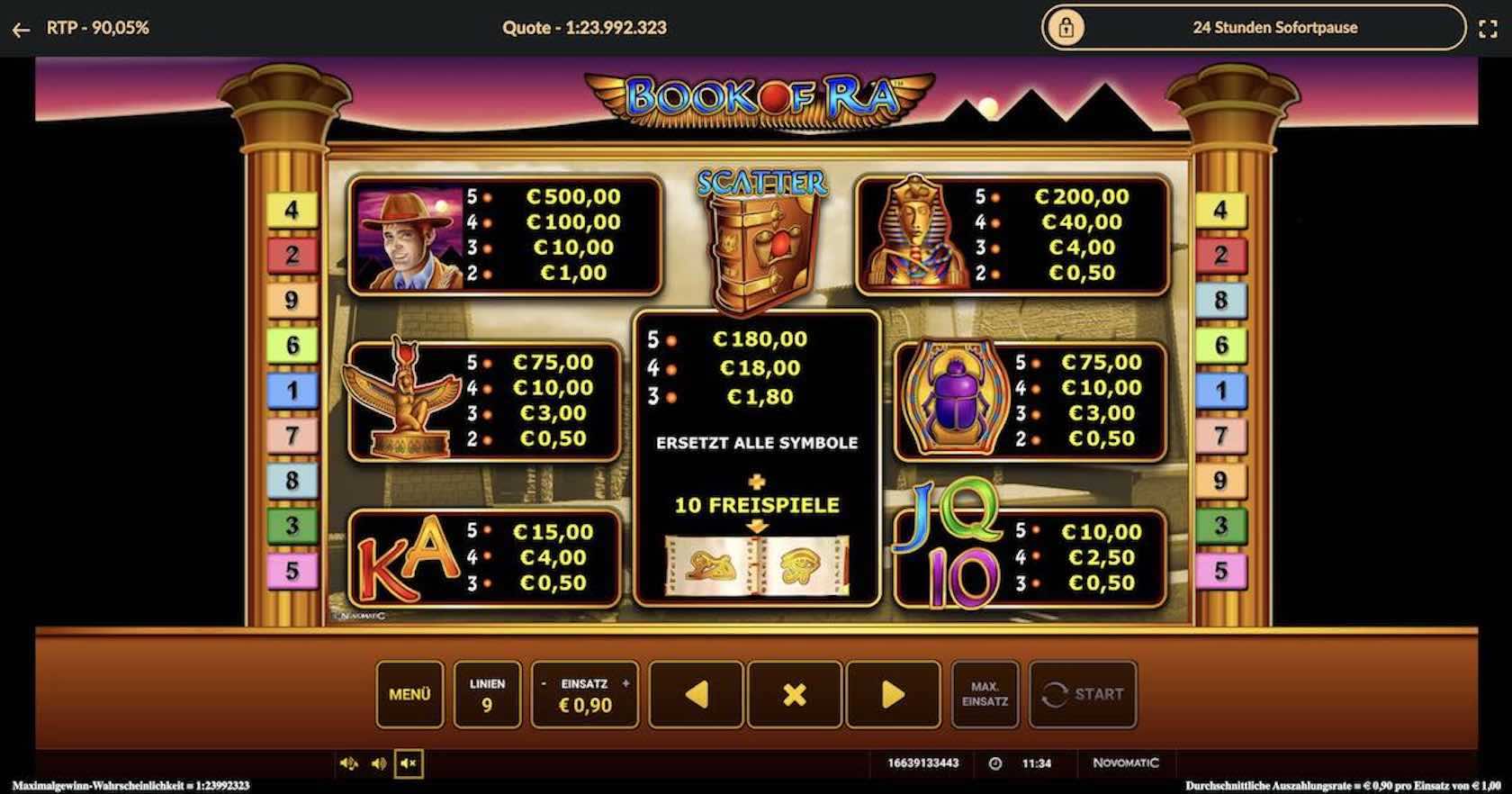1512x794 pixels.
Task: Activate the 24 Stunden Sofortpause button
Action: coord(1253,28)
